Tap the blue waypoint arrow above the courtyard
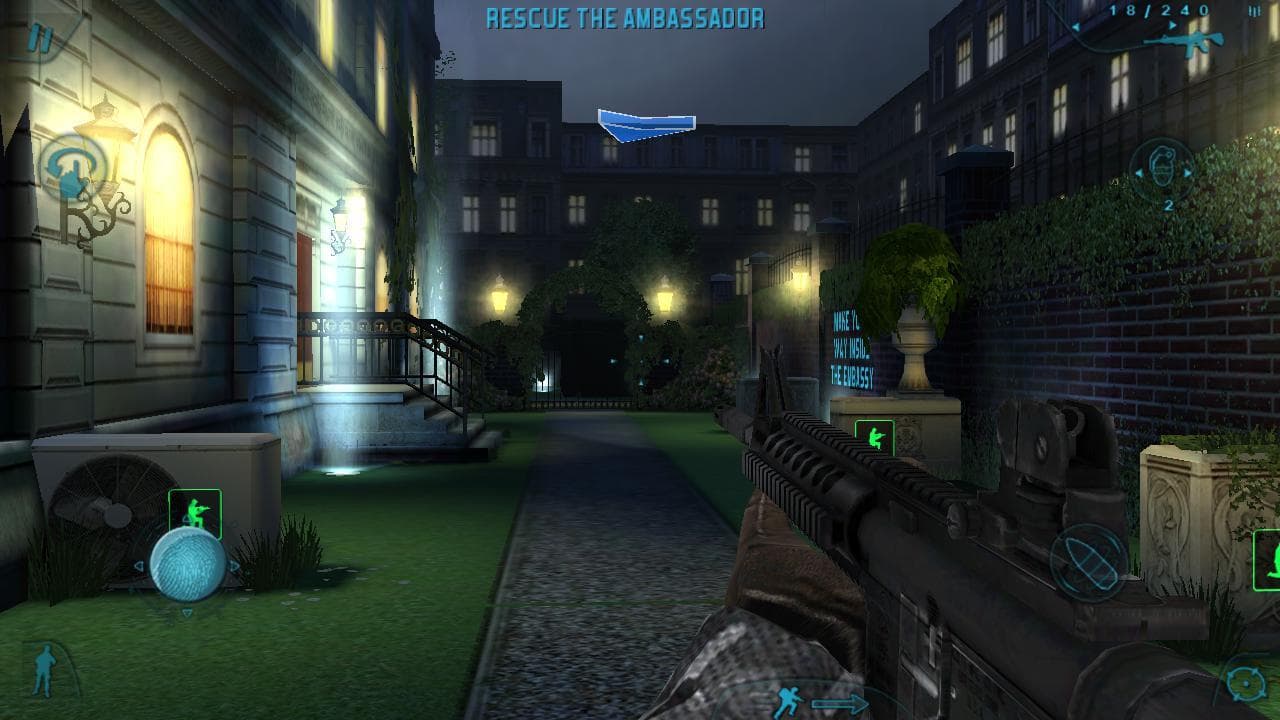Viewport: 1280px width, 720px height. click(646, 122)
